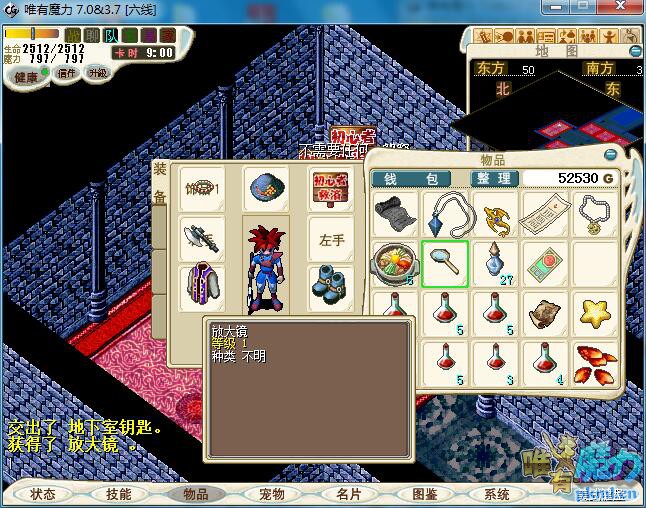646x508 pixels.
Task: Select the magnifying glass item
Action: (444, 263)
